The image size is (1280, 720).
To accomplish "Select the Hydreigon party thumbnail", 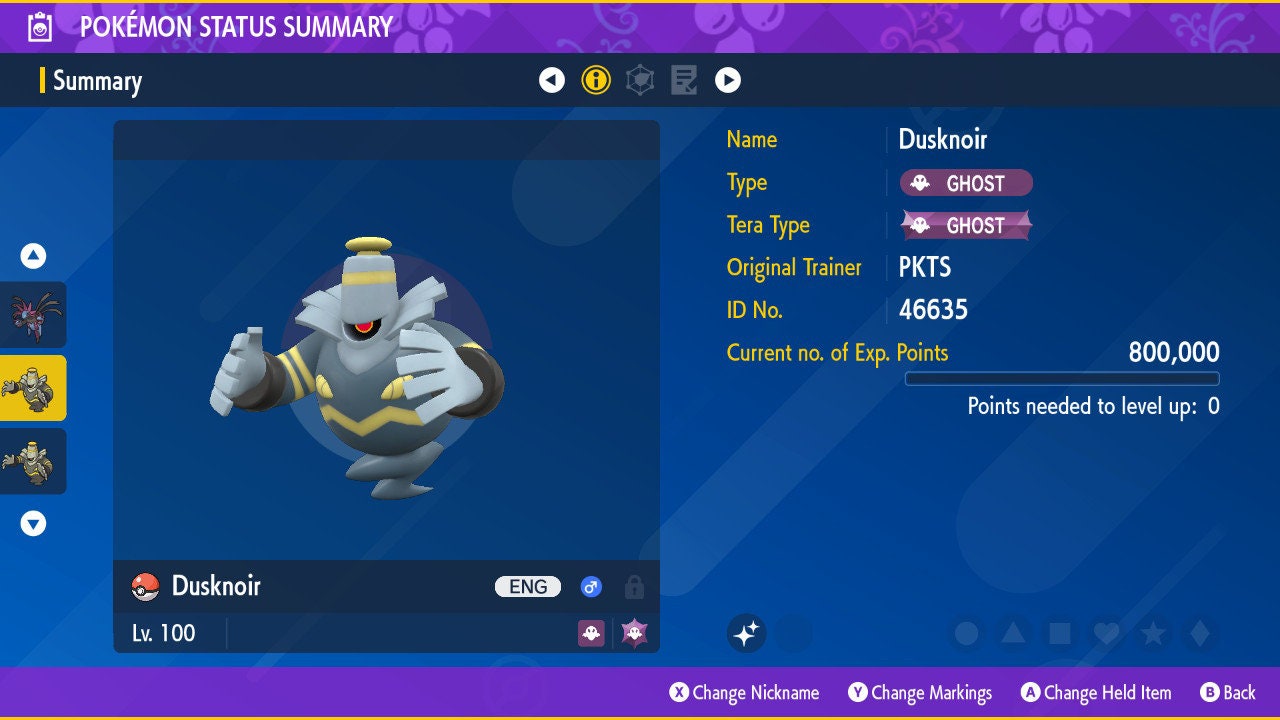I will coord(33,314).
